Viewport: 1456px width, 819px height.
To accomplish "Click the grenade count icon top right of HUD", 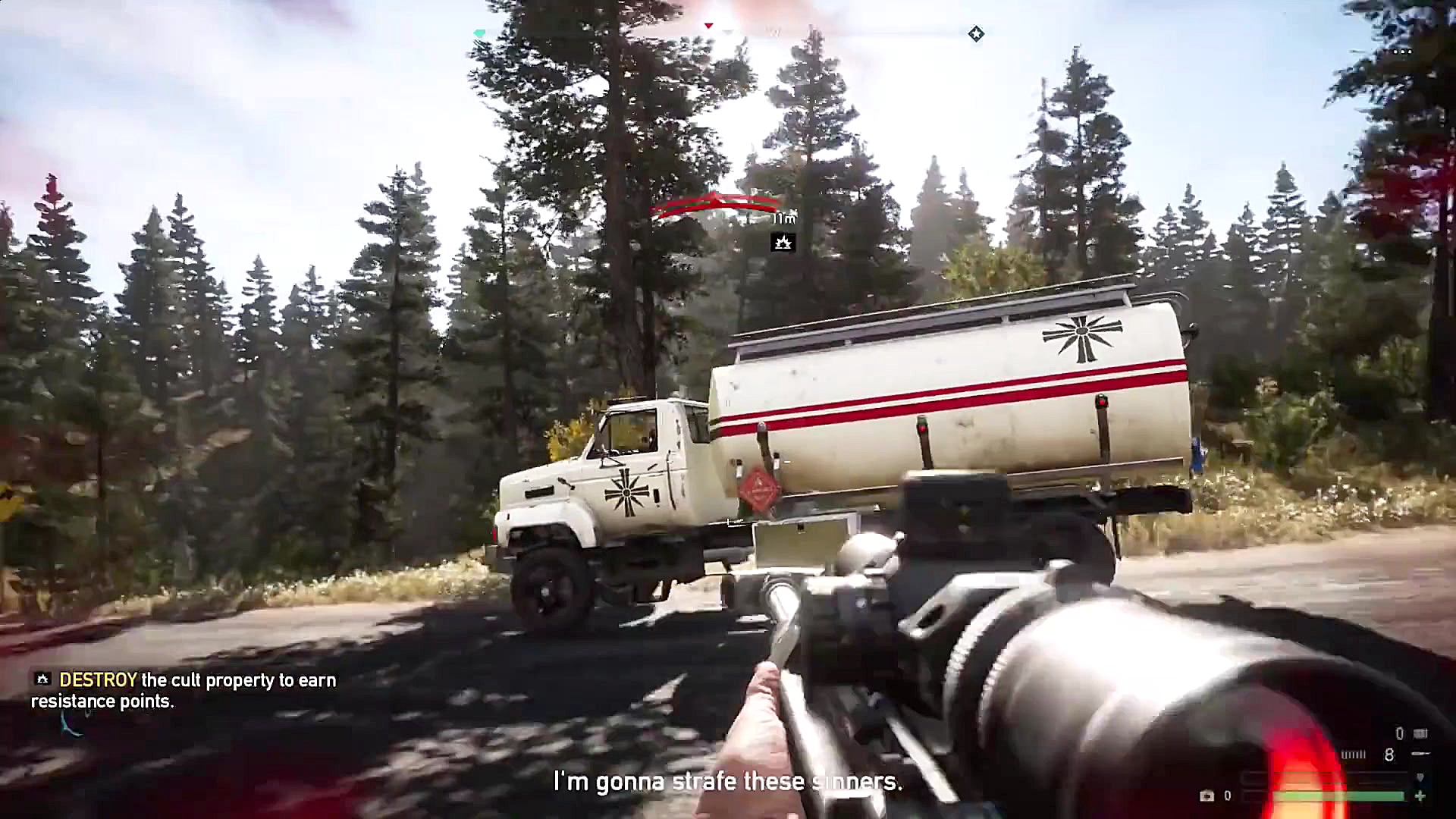I will (x=1420, y=733).
